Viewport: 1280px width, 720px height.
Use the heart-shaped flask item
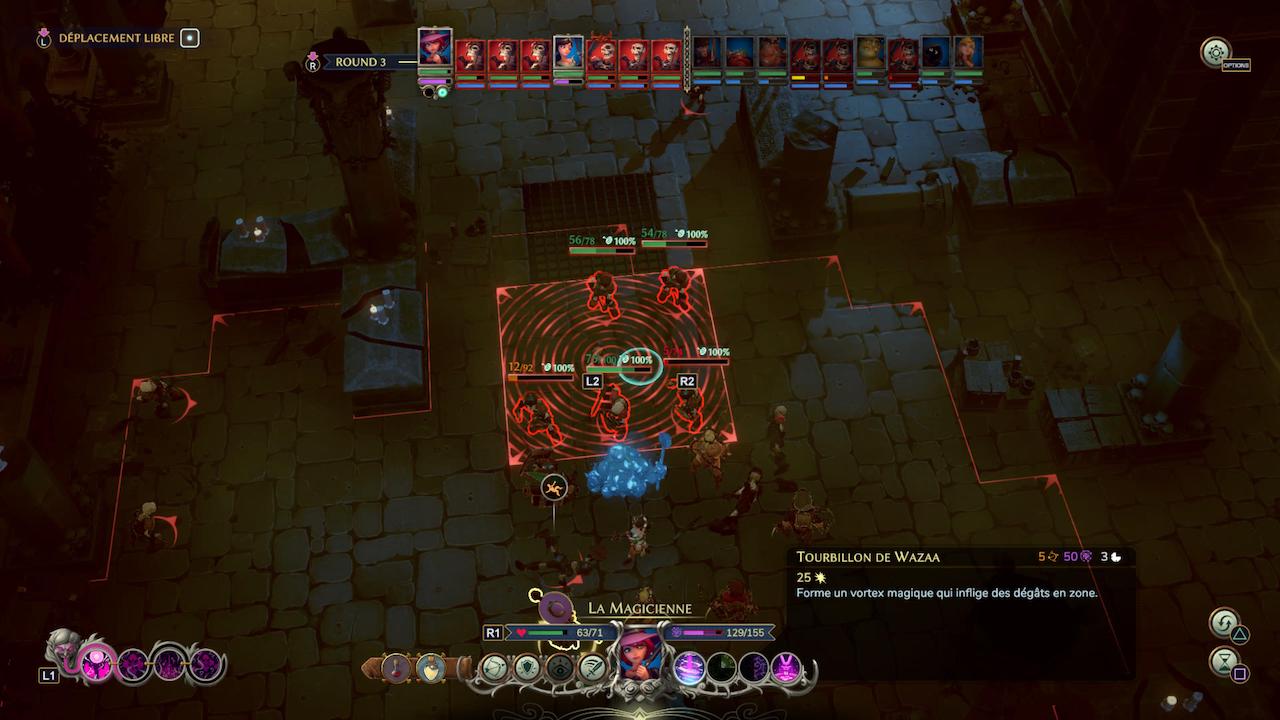431,667
